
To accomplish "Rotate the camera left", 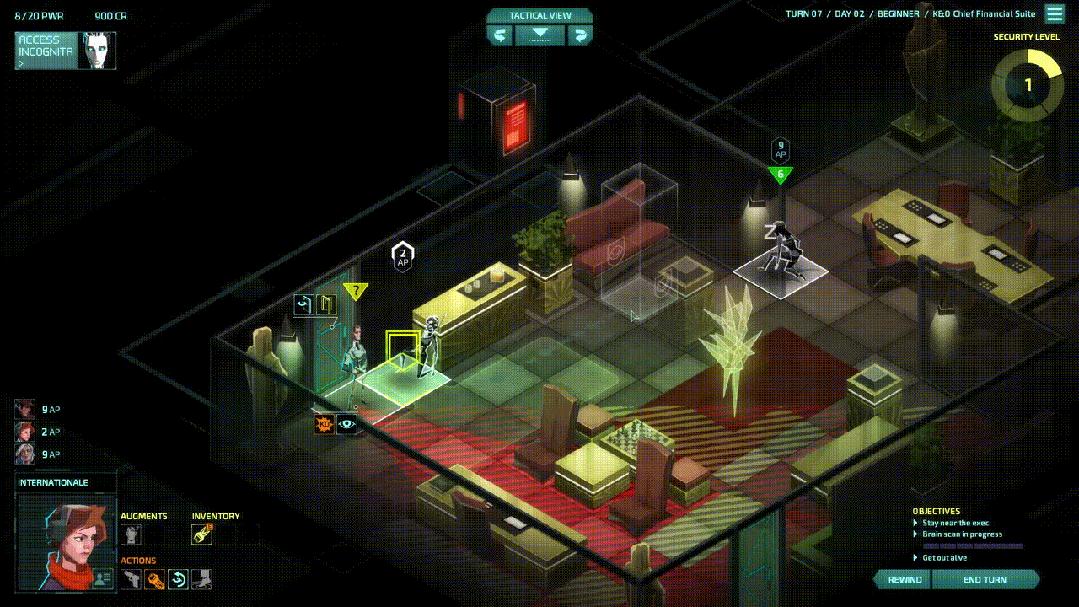I will point(500,34).
